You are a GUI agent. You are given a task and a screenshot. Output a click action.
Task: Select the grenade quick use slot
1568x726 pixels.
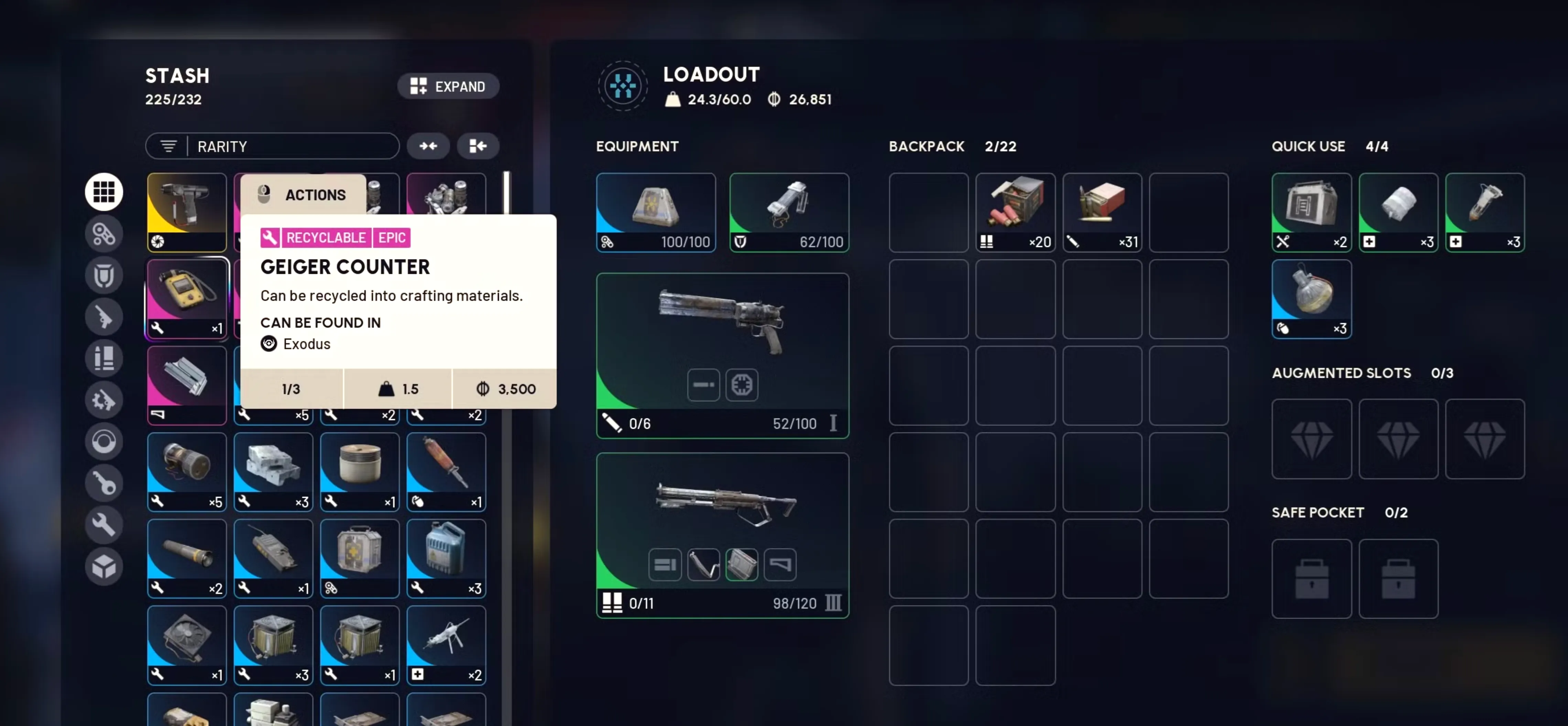[x=1311, y=298]
